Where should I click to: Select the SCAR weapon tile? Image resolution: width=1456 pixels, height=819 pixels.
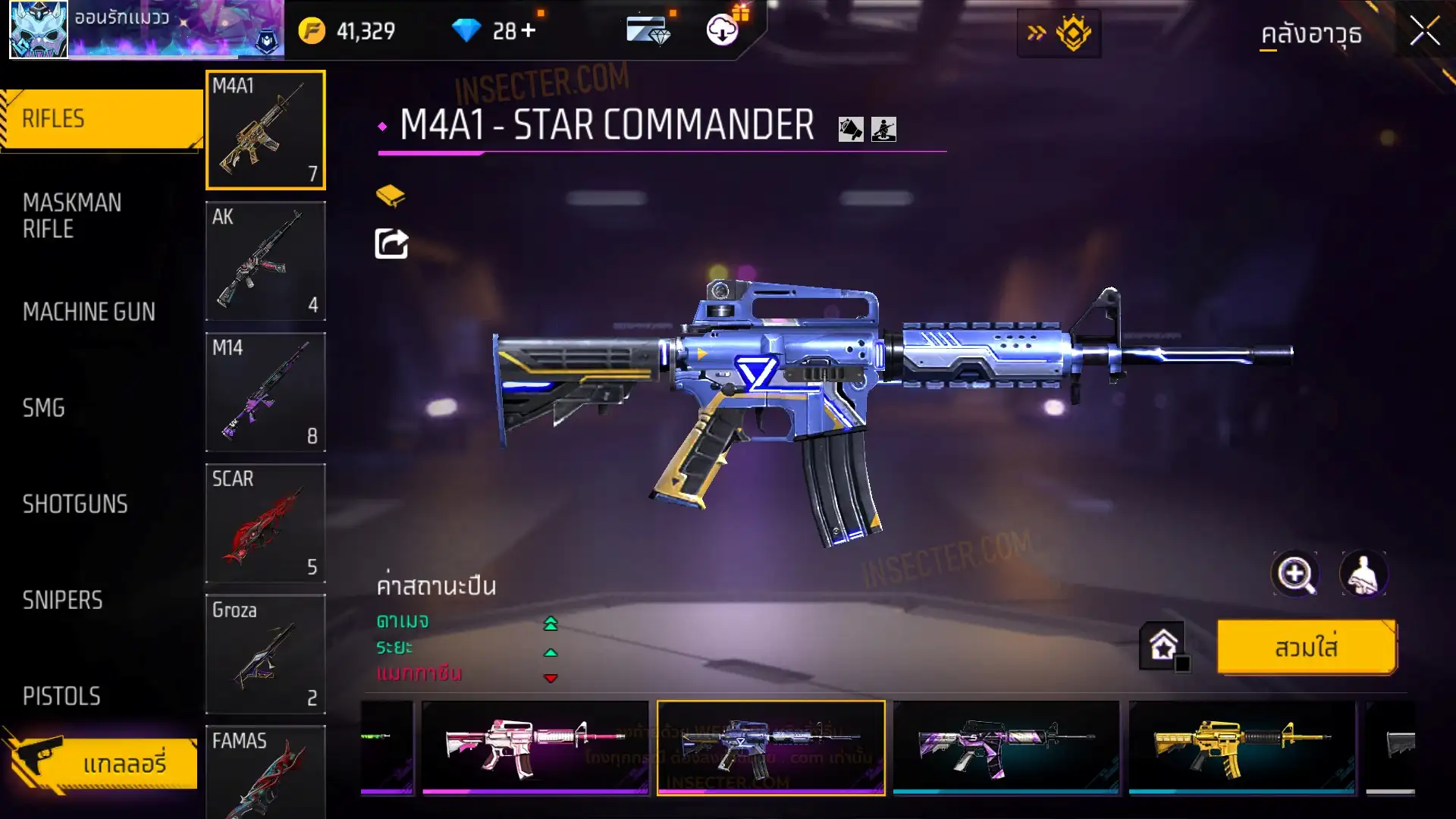tap(265, 523)
